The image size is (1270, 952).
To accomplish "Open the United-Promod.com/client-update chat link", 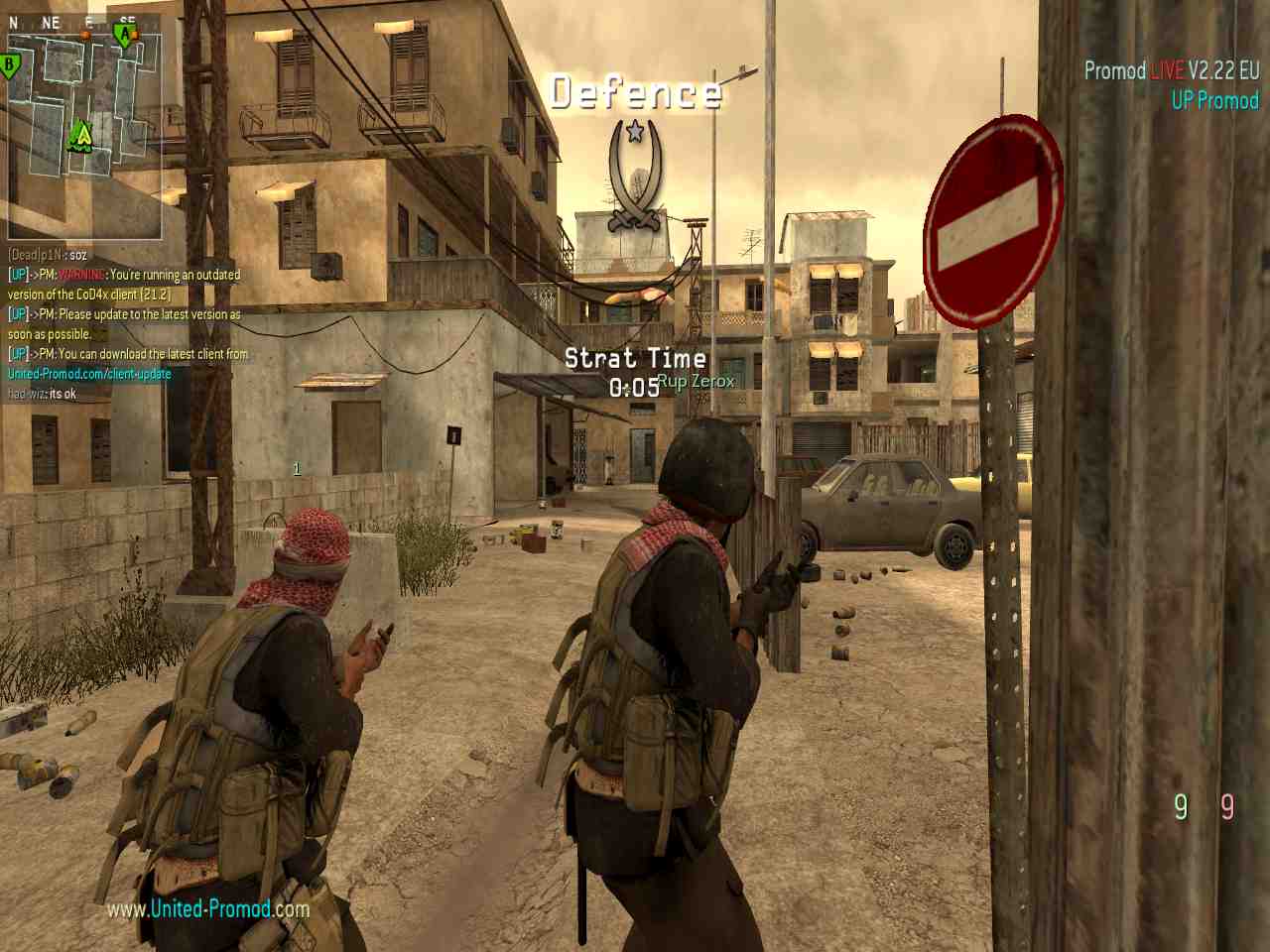I will tap(89, 374).
